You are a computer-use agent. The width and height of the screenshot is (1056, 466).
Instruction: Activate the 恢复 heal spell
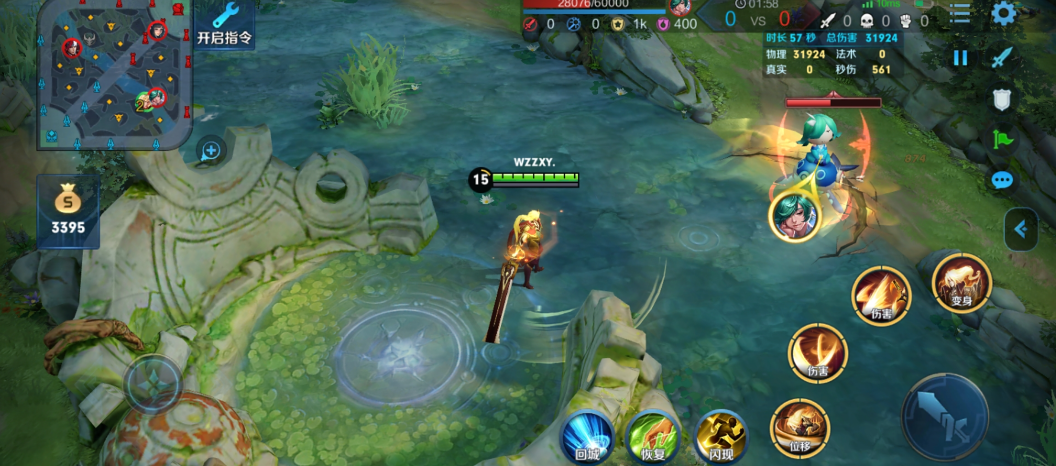coord(653,437)
